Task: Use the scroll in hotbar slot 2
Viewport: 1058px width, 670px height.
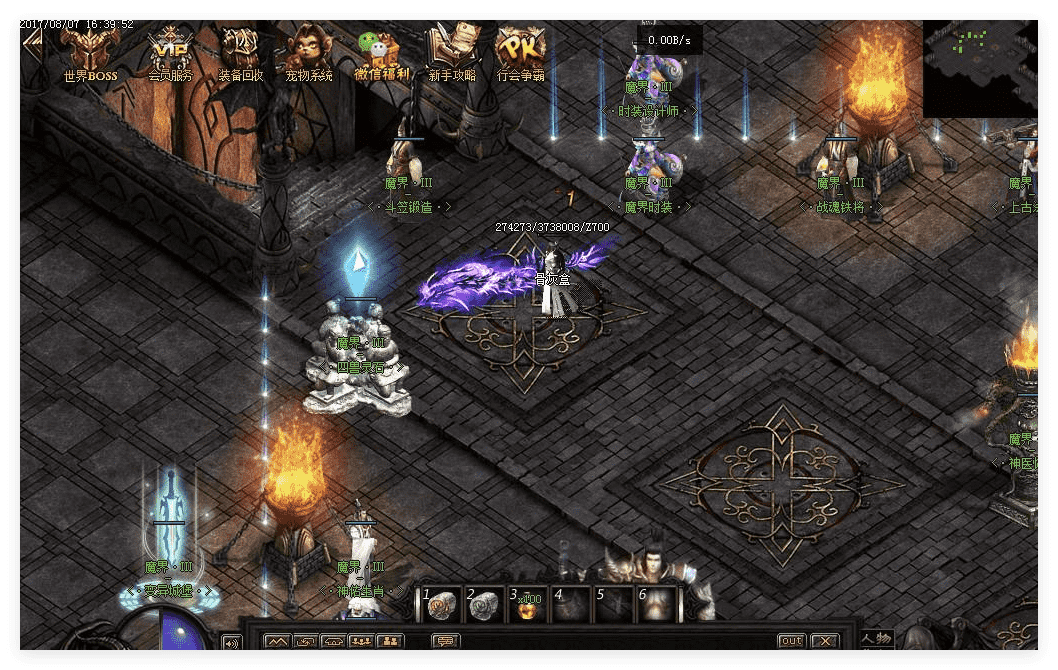Action: pyautogui.click(x=484, y=606)
